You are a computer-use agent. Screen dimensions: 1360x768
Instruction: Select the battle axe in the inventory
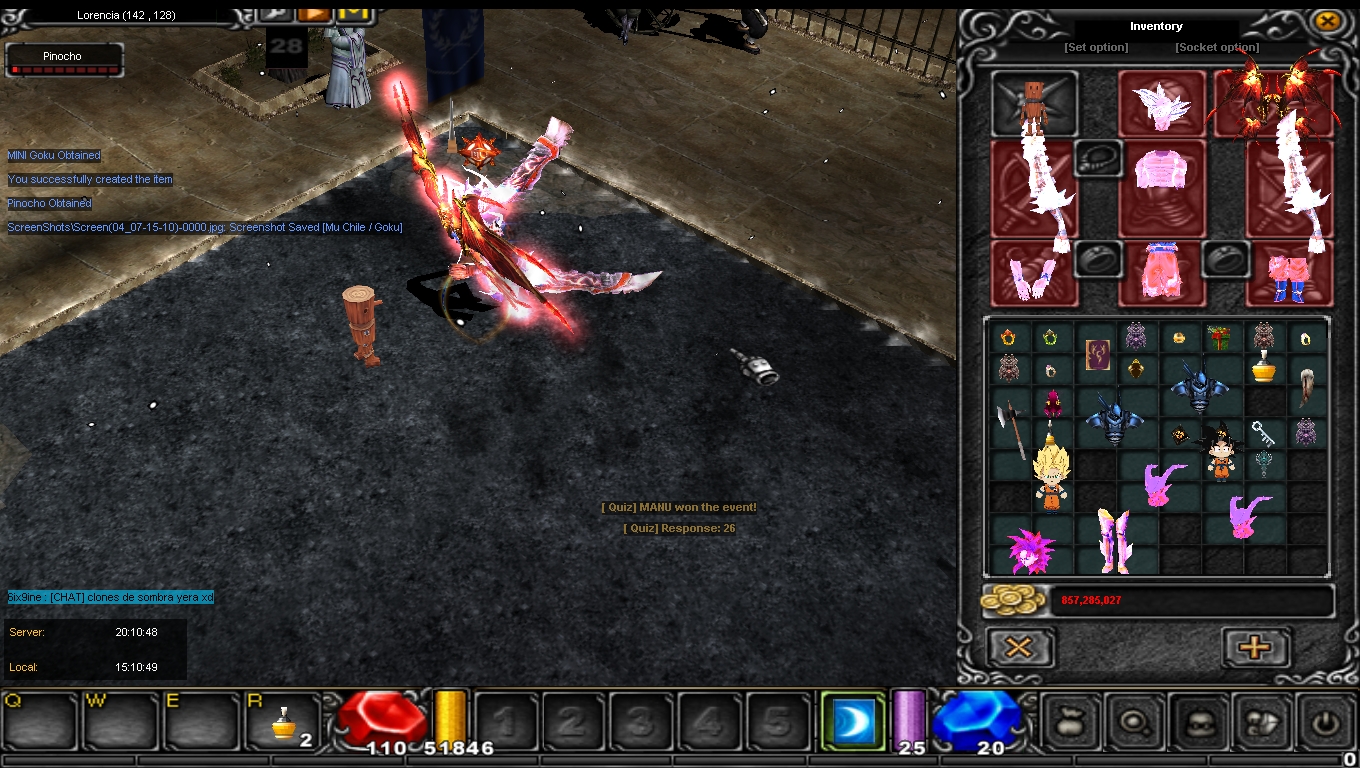[x=1010, y=422]
